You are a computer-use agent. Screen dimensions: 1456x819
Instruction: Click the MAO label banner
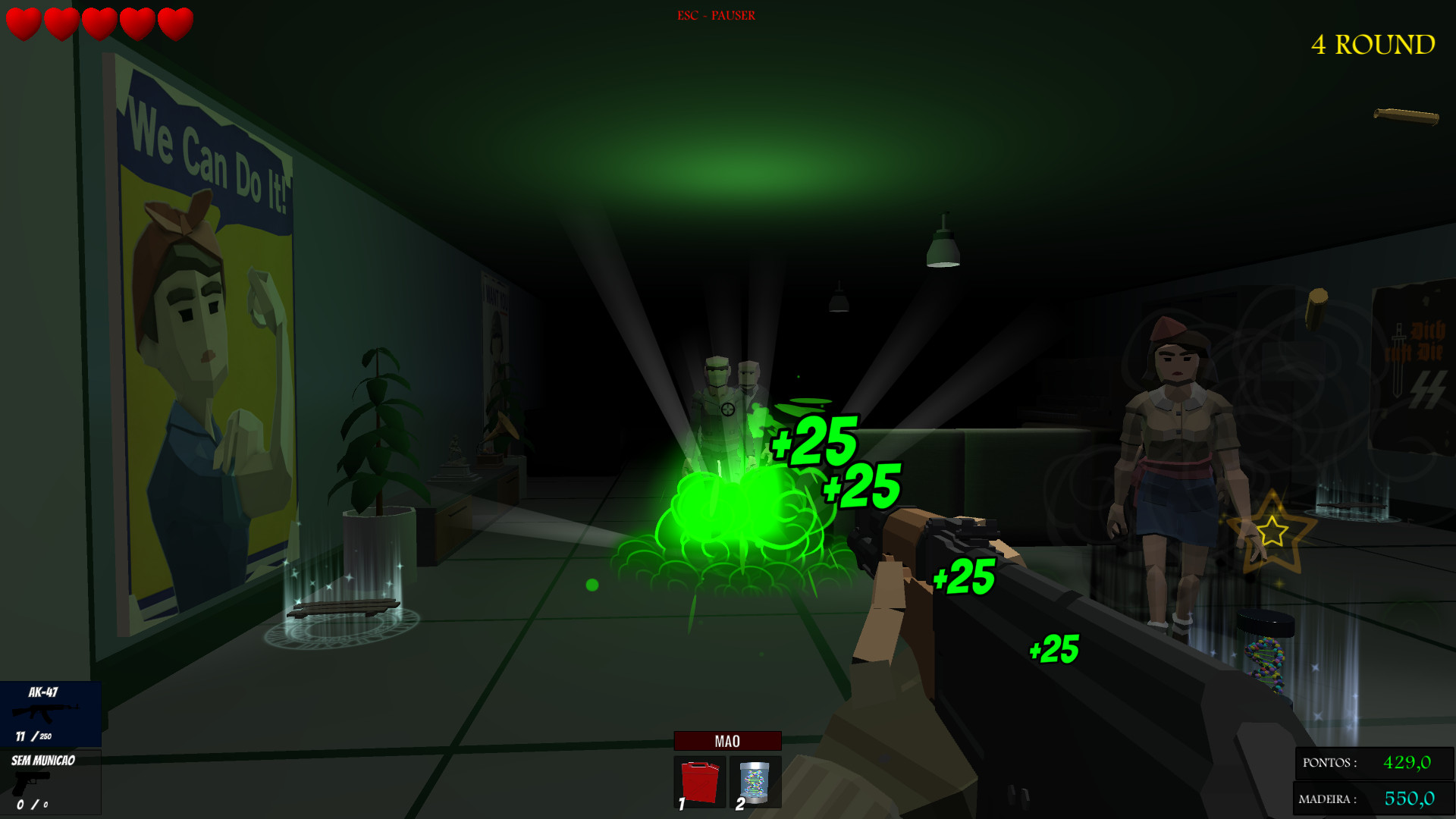(727, 740)
